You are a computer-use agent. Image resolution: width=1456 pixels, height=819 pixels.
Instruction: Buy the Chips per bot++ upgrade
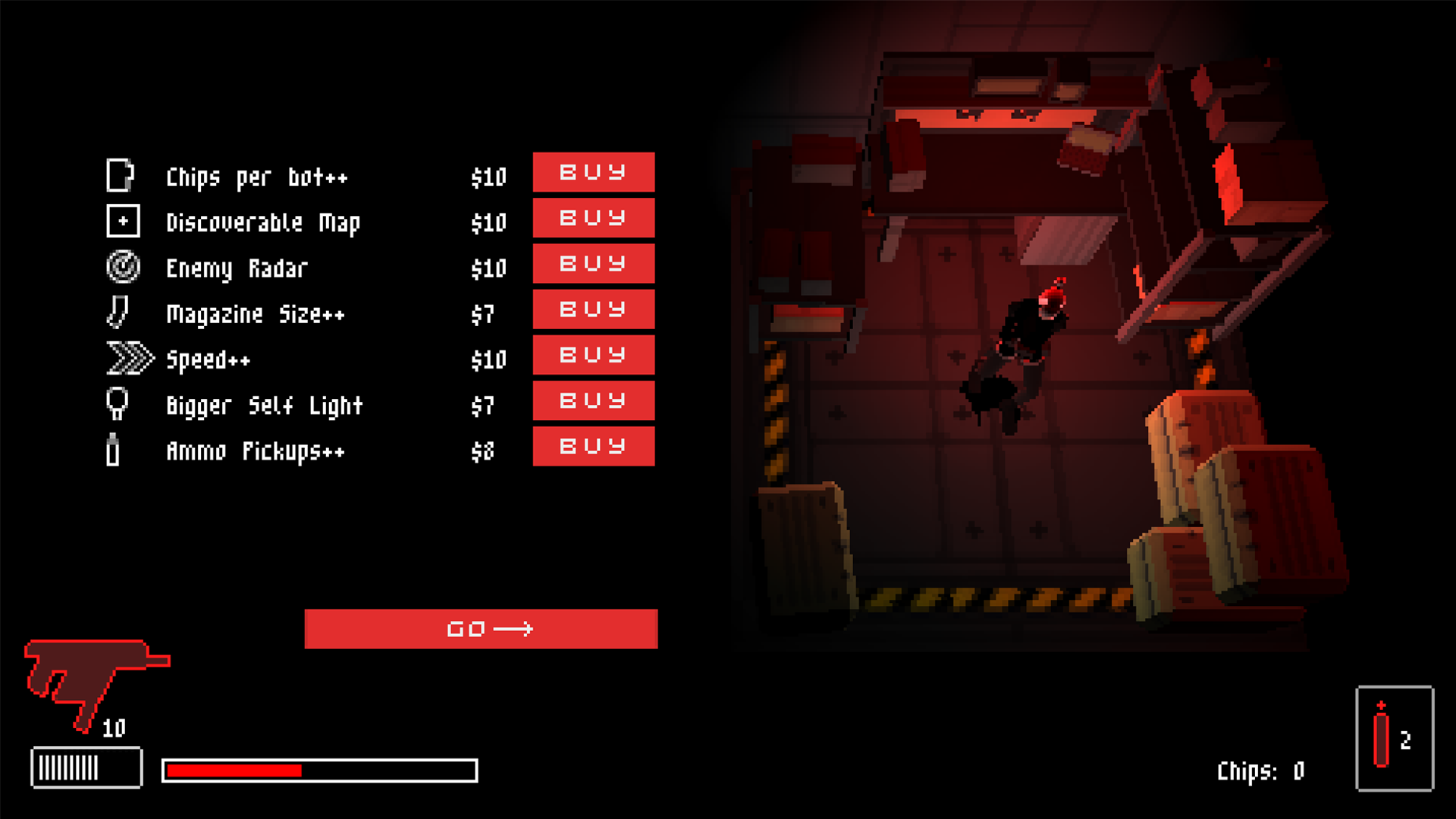coord(593,172)
